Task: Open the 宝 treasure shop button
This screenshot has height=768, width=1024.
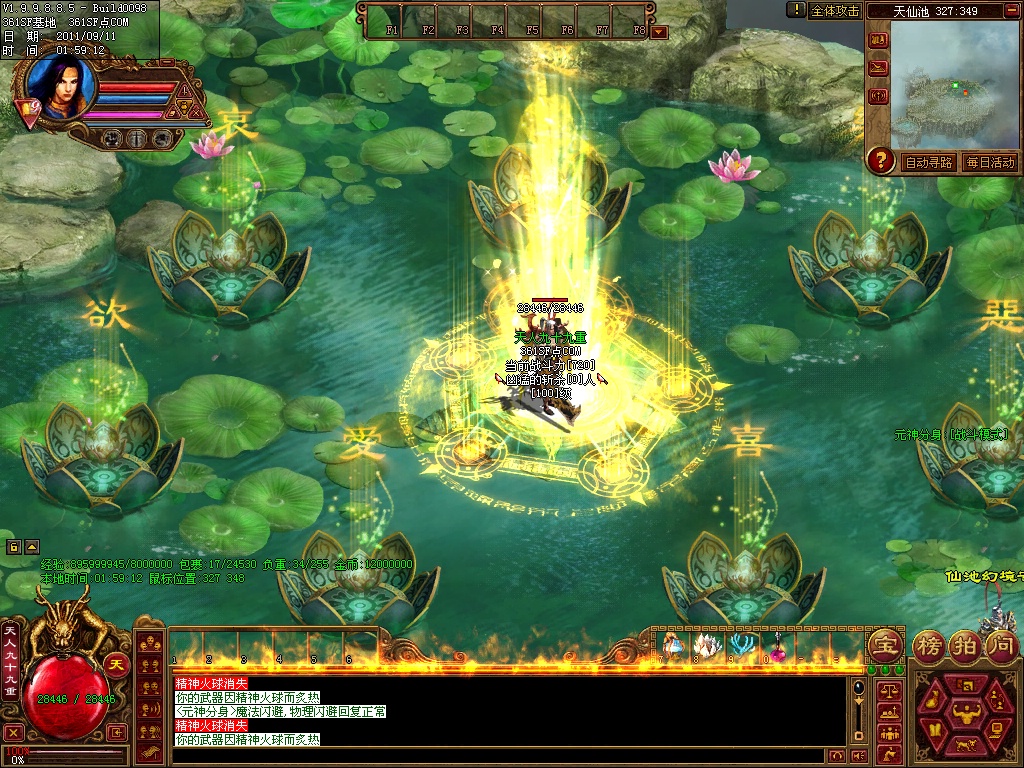Action: [x=884, y=644]
